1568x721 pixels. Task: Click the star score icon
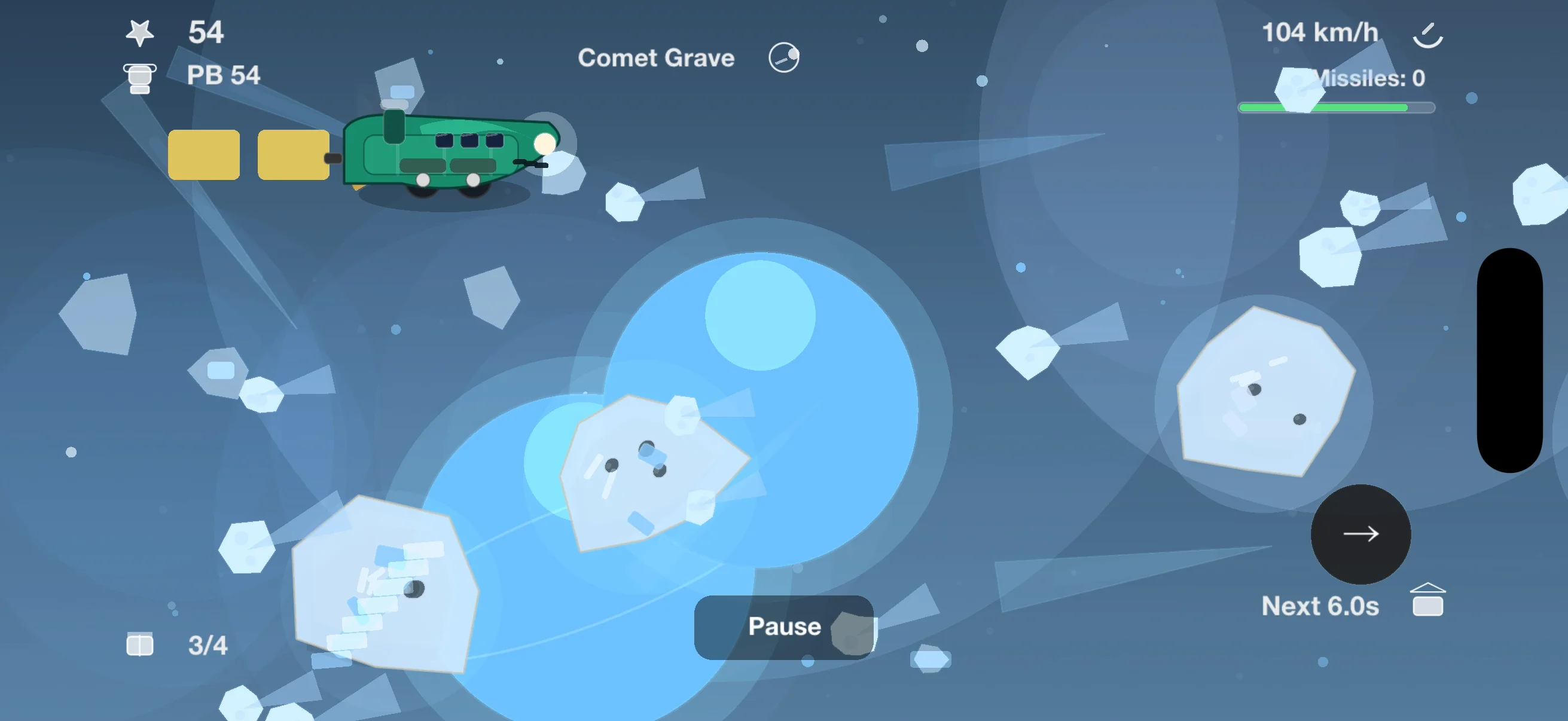tap(139, 32)
